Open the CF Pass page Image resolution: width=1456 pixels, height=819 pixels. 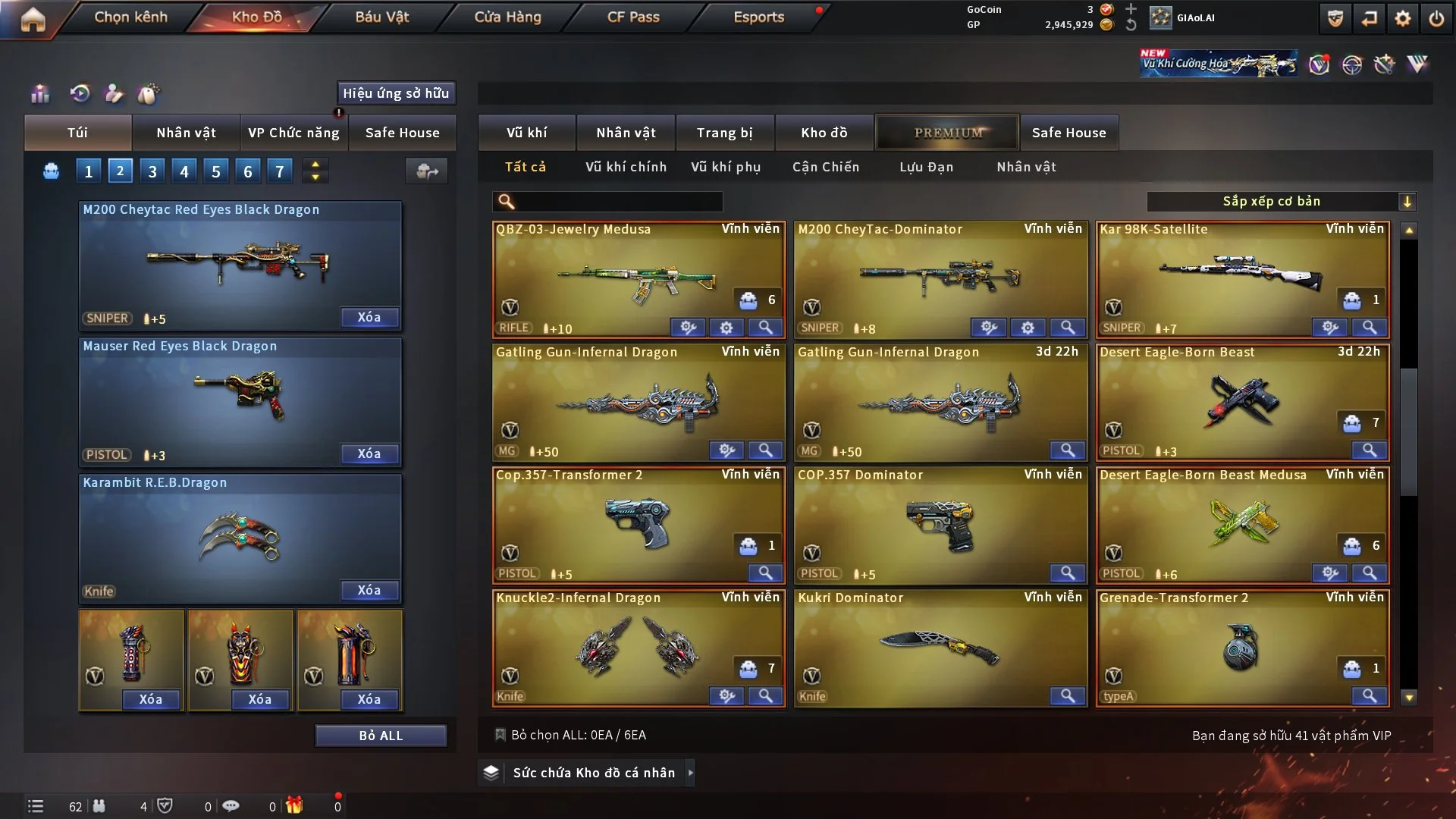(633, 17)
